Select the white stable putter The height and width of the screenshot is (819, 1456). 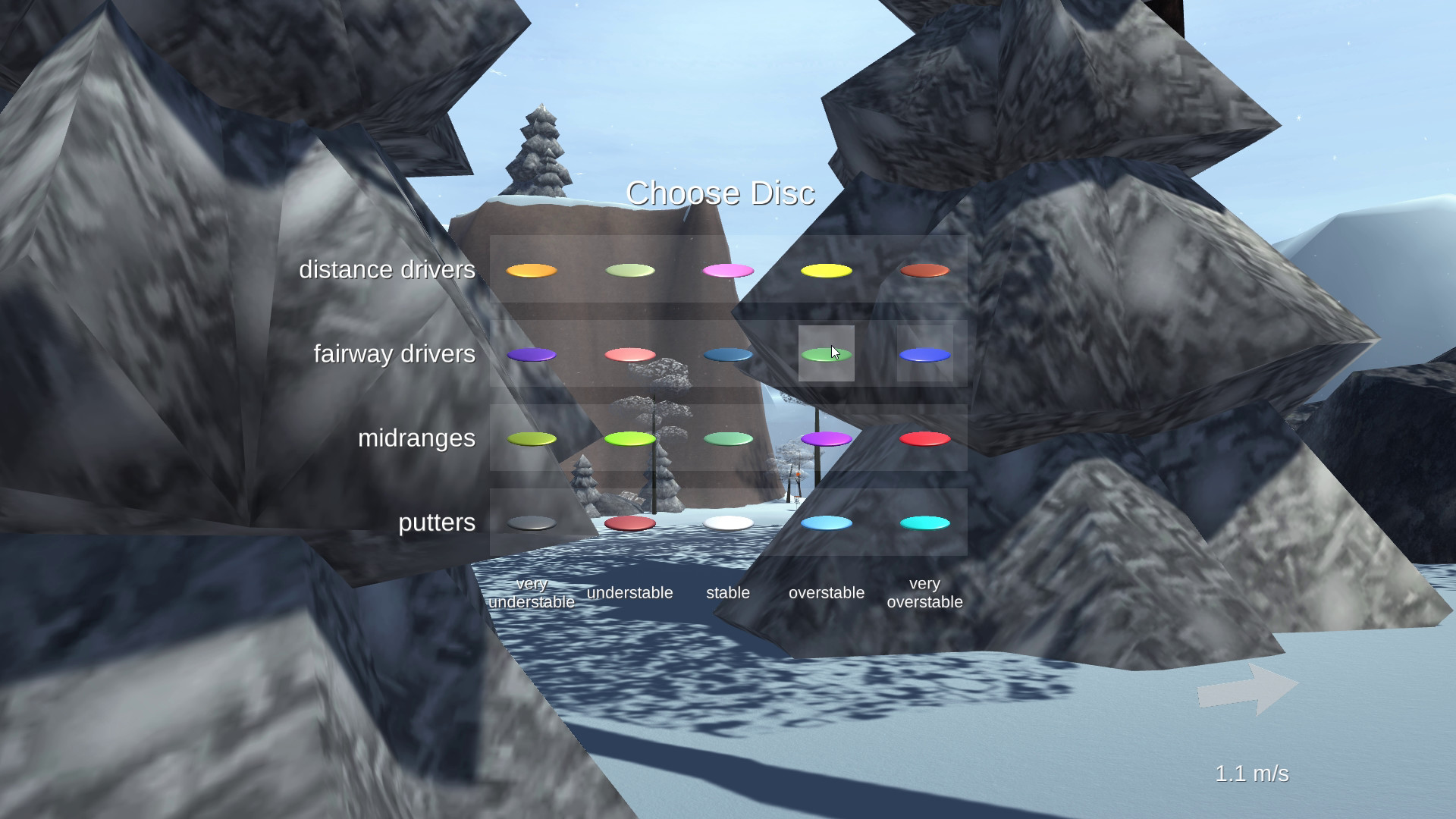(728, 522)
